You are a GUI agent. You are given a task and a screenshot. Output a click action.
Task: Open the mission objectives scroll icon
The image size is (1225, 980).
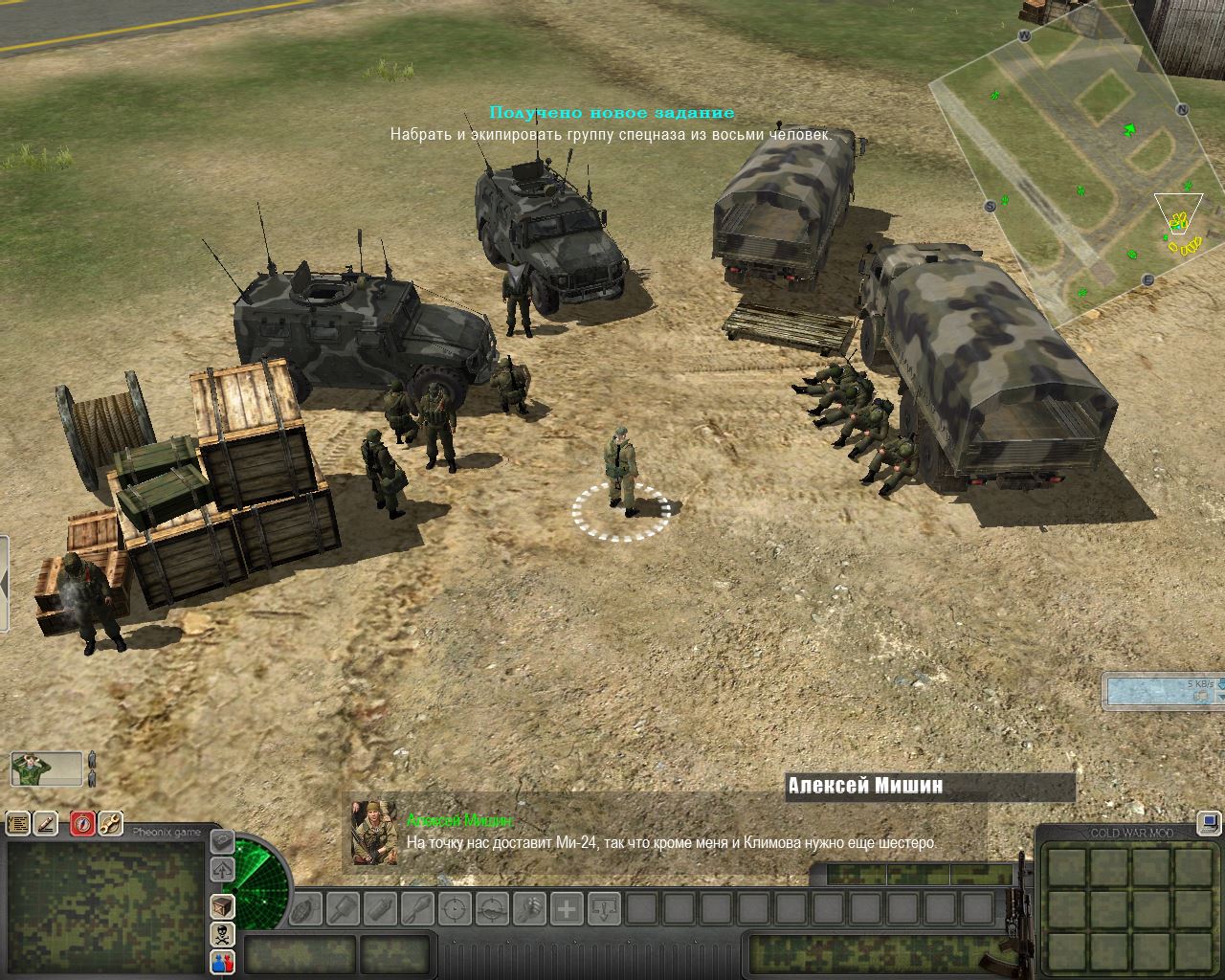tap(18, 823)
